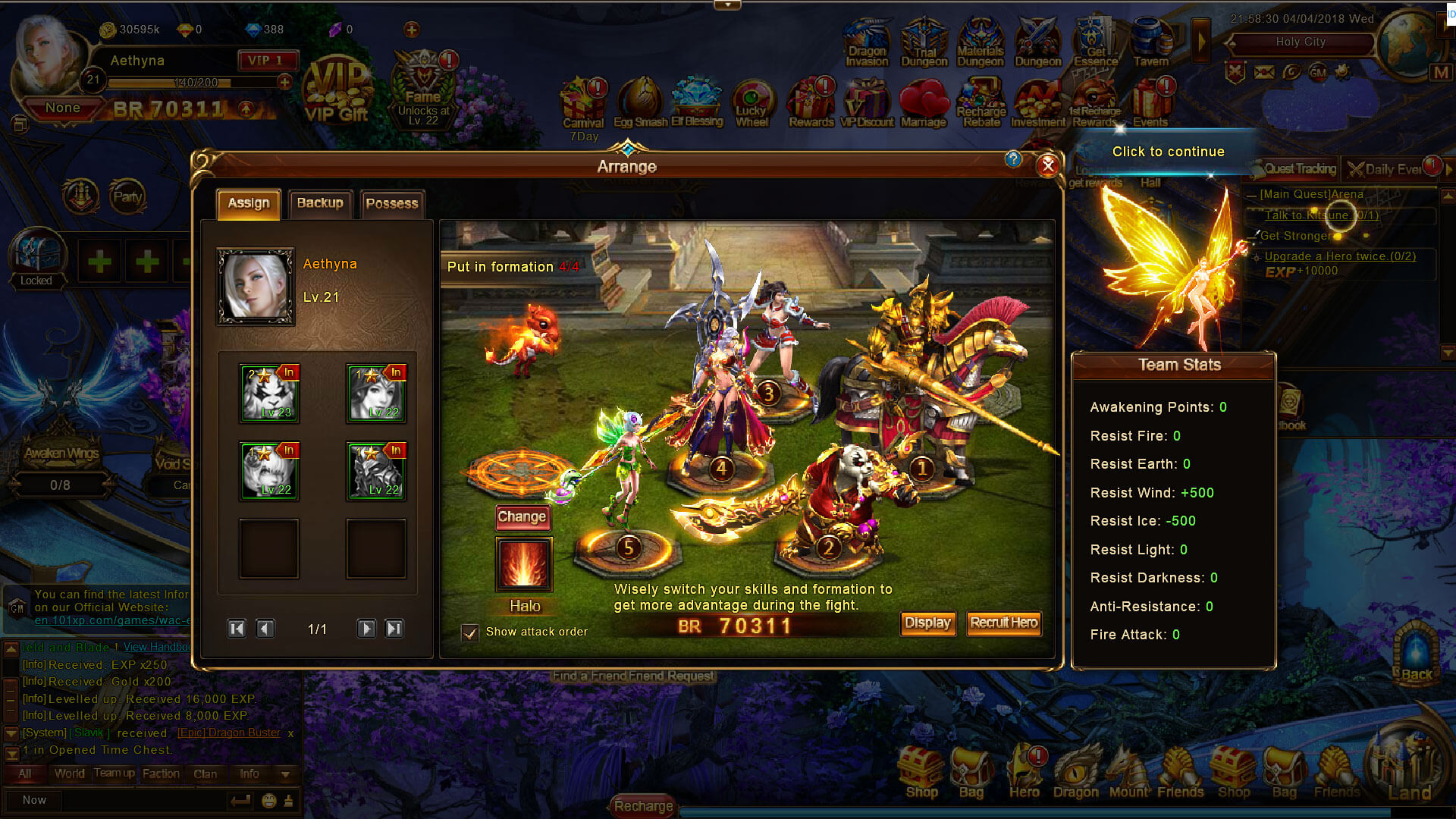Click the Change halo button

coord(522,517)
